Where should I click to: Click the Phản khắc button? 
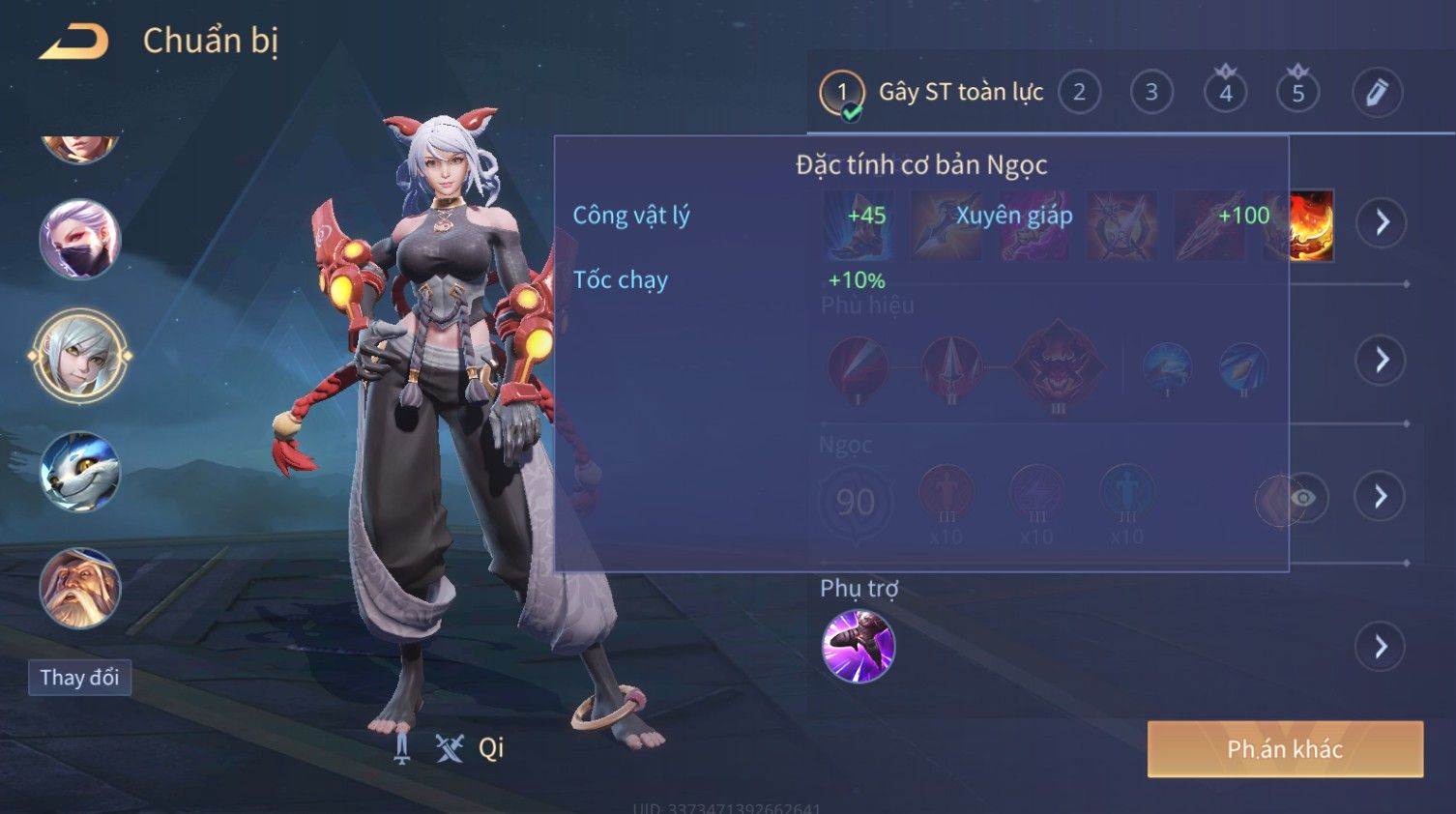tap(1285, 749)
